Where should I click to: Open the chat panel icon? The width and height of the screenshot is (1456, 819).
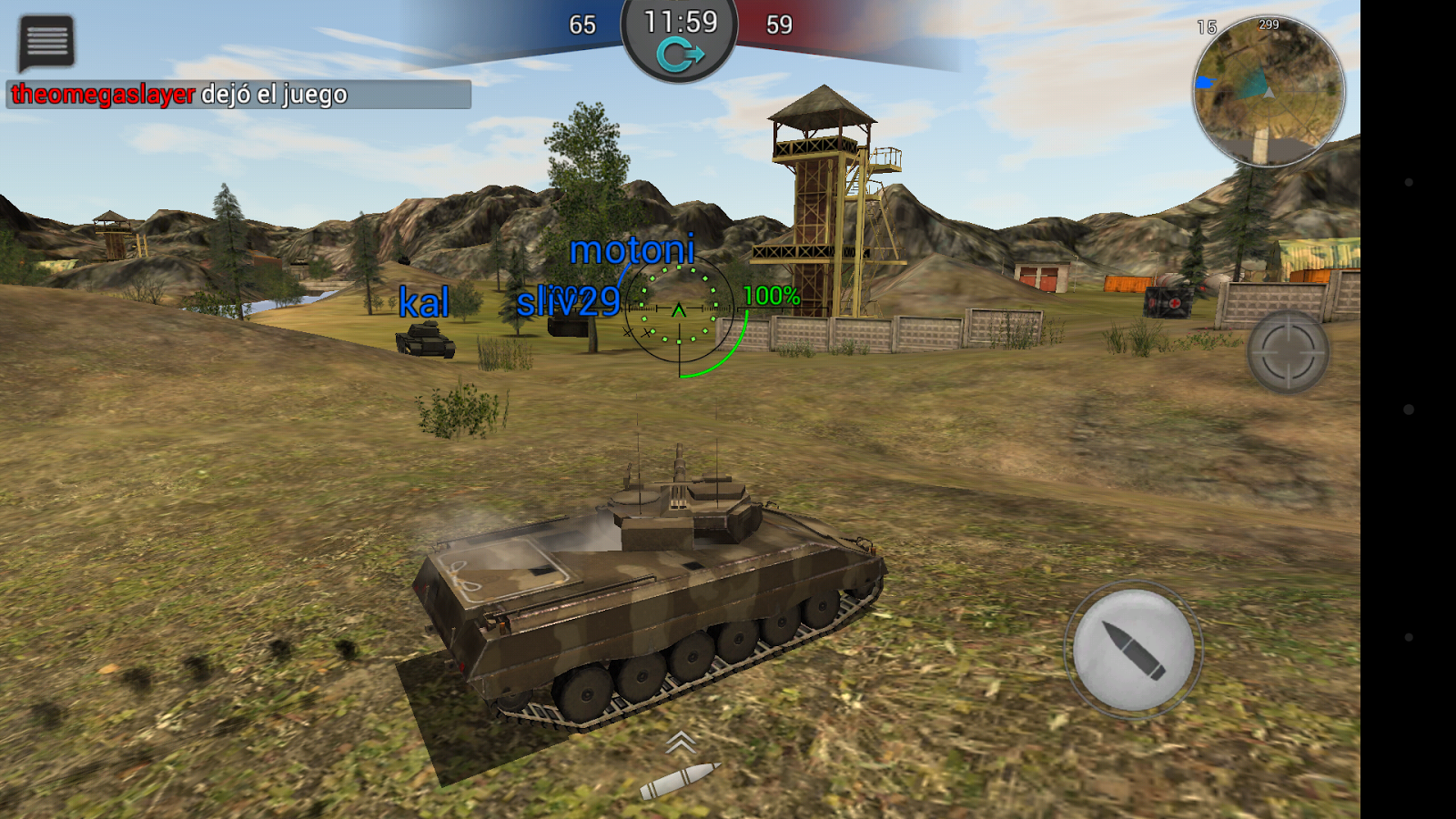pos(45,40)
